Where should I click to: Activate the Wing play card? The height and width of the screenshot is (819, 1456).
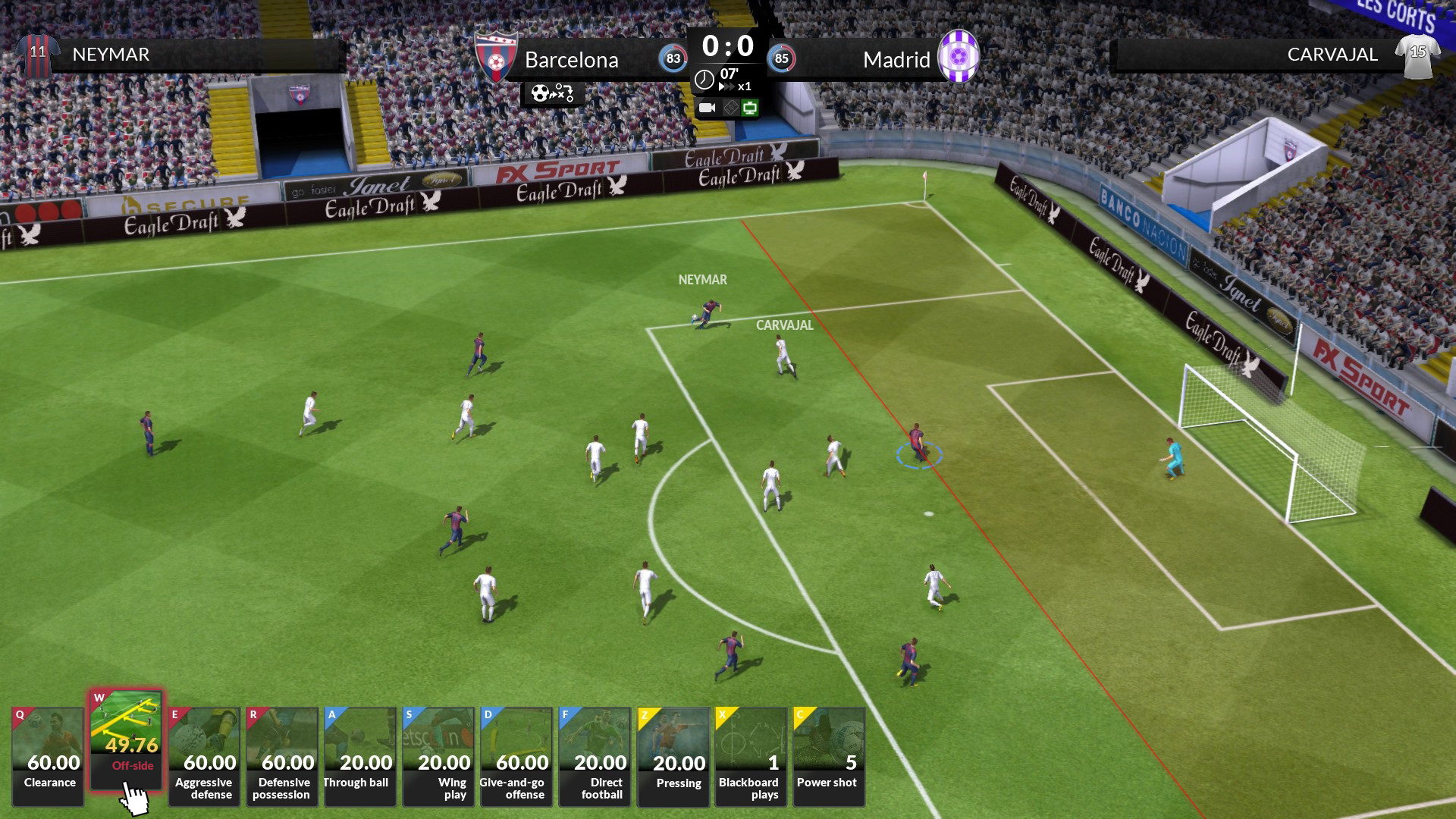(438, 755)
